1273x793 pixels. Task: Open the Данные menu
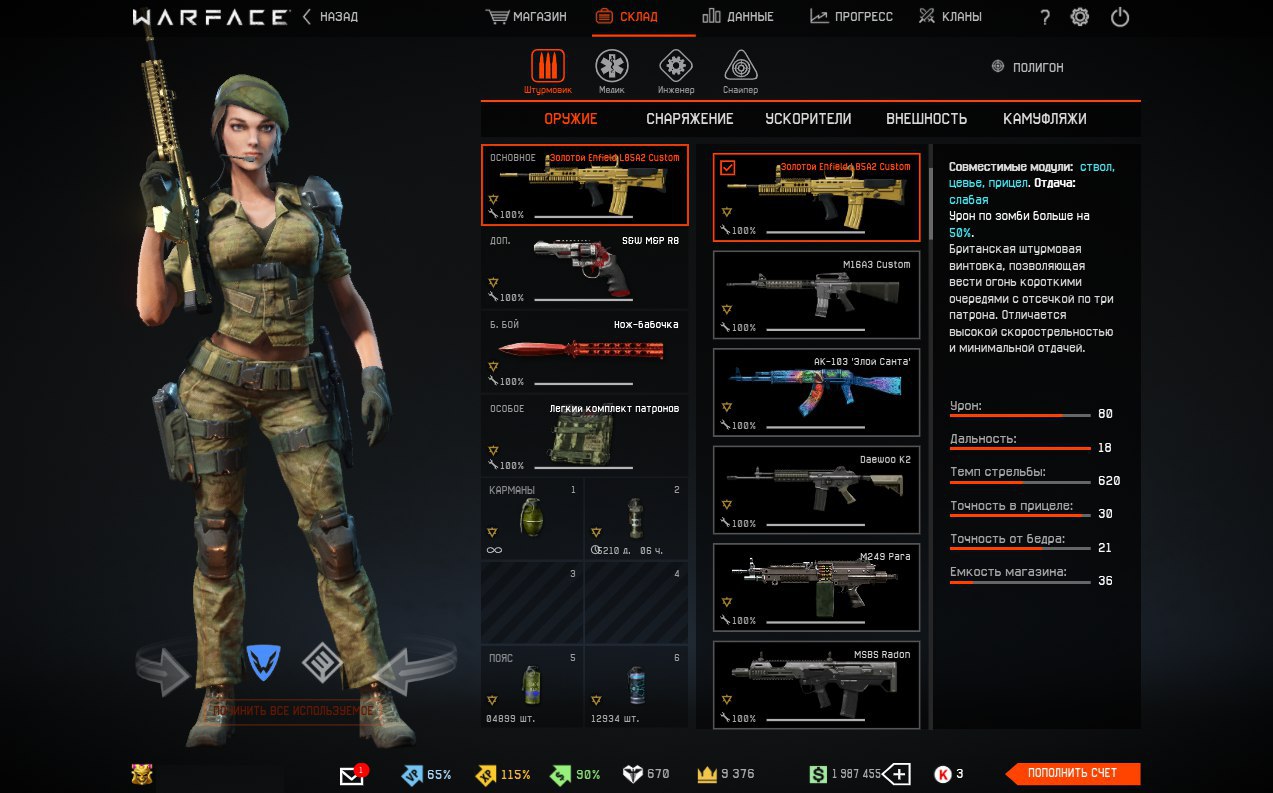coord(737,17)
